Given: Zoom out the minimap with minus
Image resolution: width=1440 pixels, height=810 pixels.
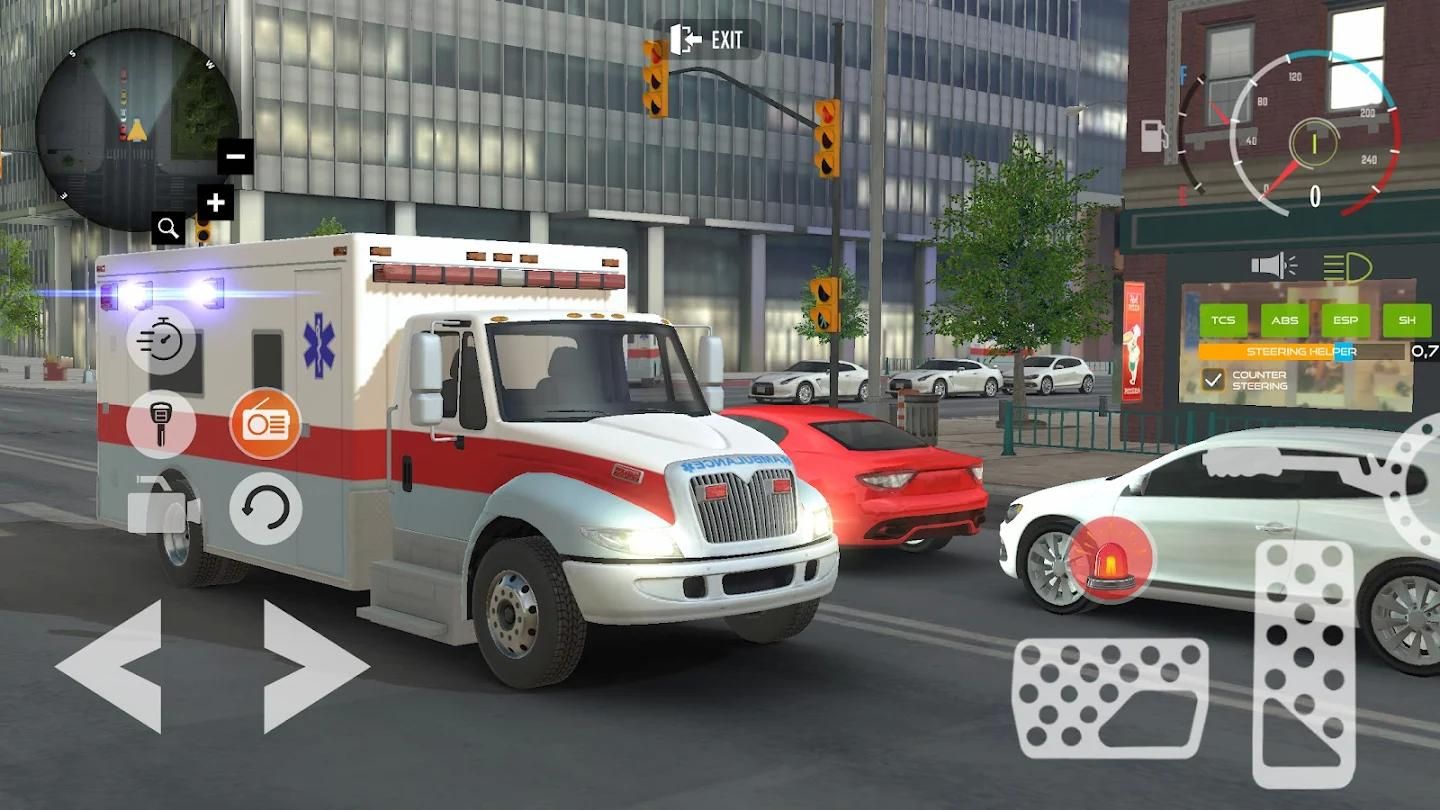Looking at the screenshot, I should pyautogui.click(x=236, y=156).
